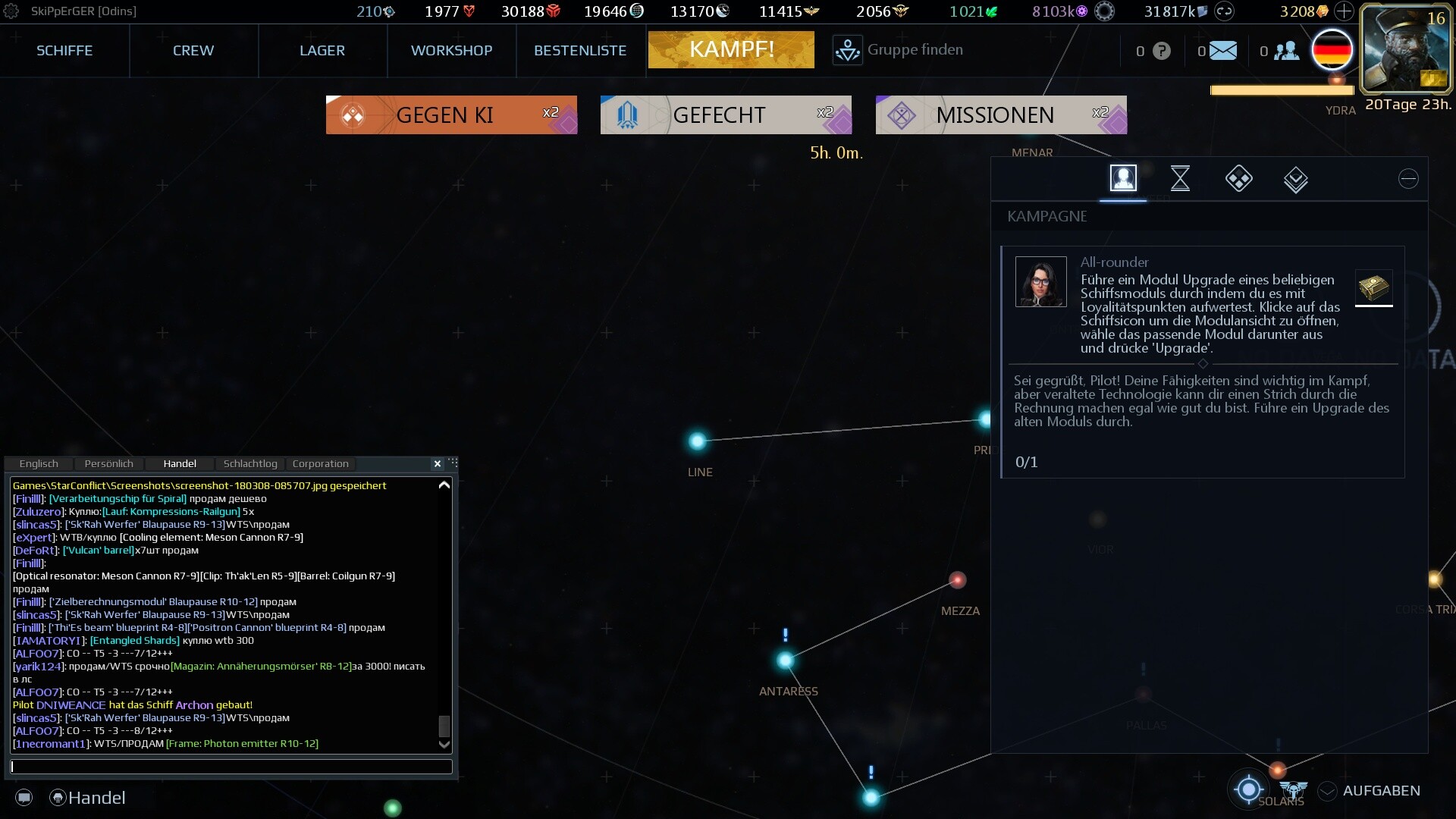Open the WORKSHOP menu
The width and height of the screenshot is (1456, 819).
452,50
